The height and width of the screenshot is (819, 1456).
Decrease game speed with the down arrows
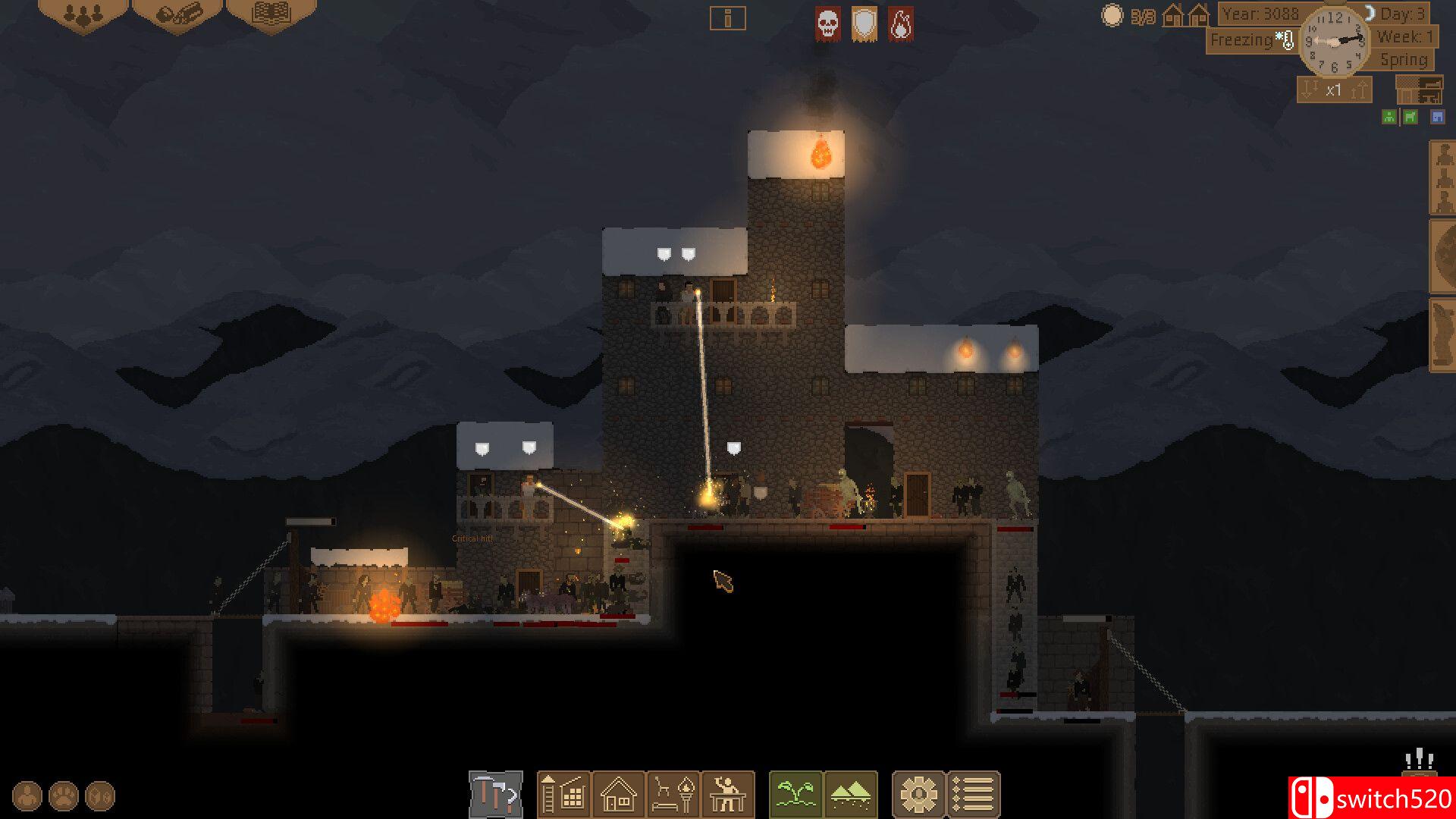coord(1309,91)
